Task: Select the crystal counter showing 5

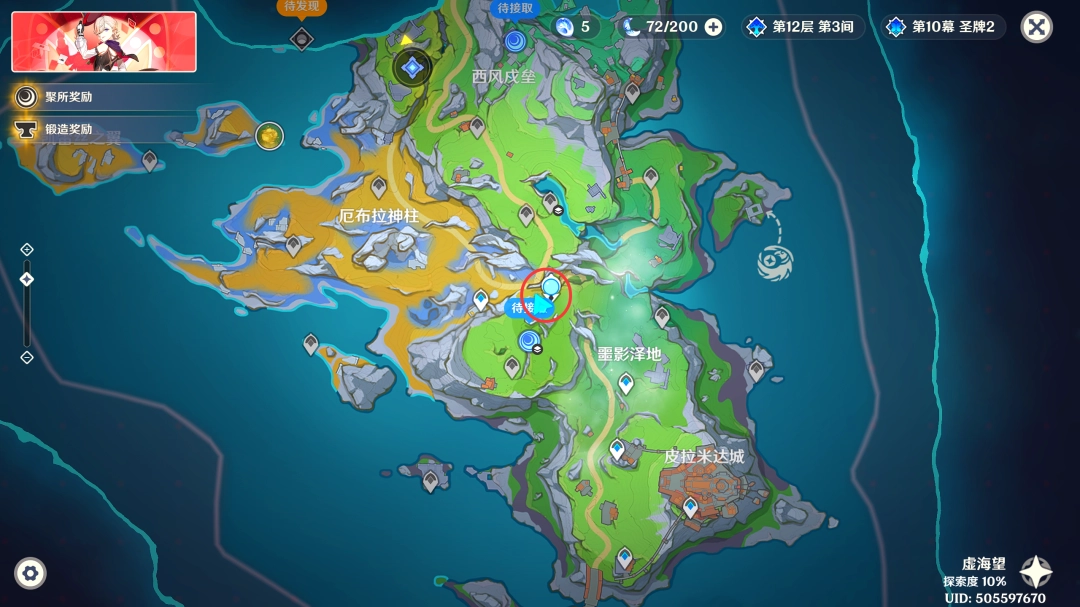Action: point(574,27)
